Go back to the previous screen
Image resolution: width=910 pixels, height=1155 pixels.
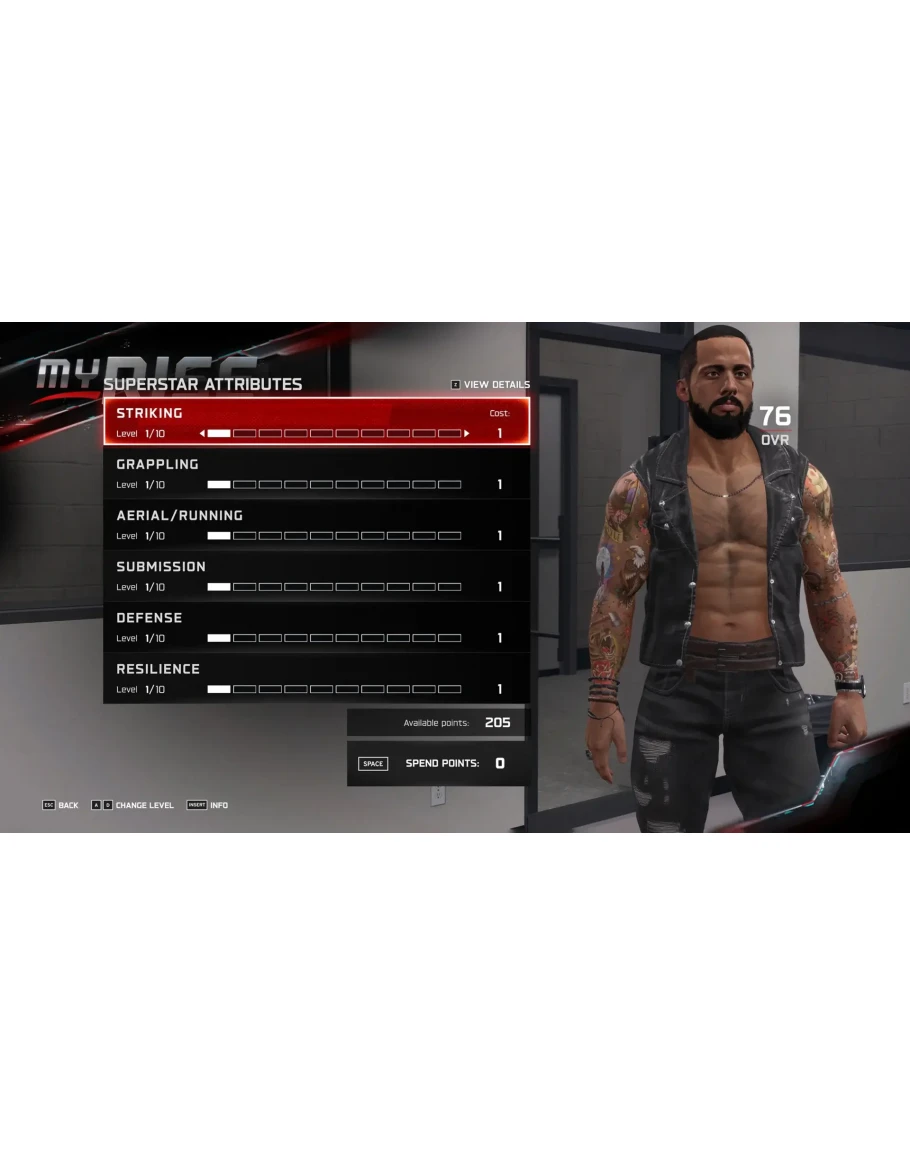60,805
